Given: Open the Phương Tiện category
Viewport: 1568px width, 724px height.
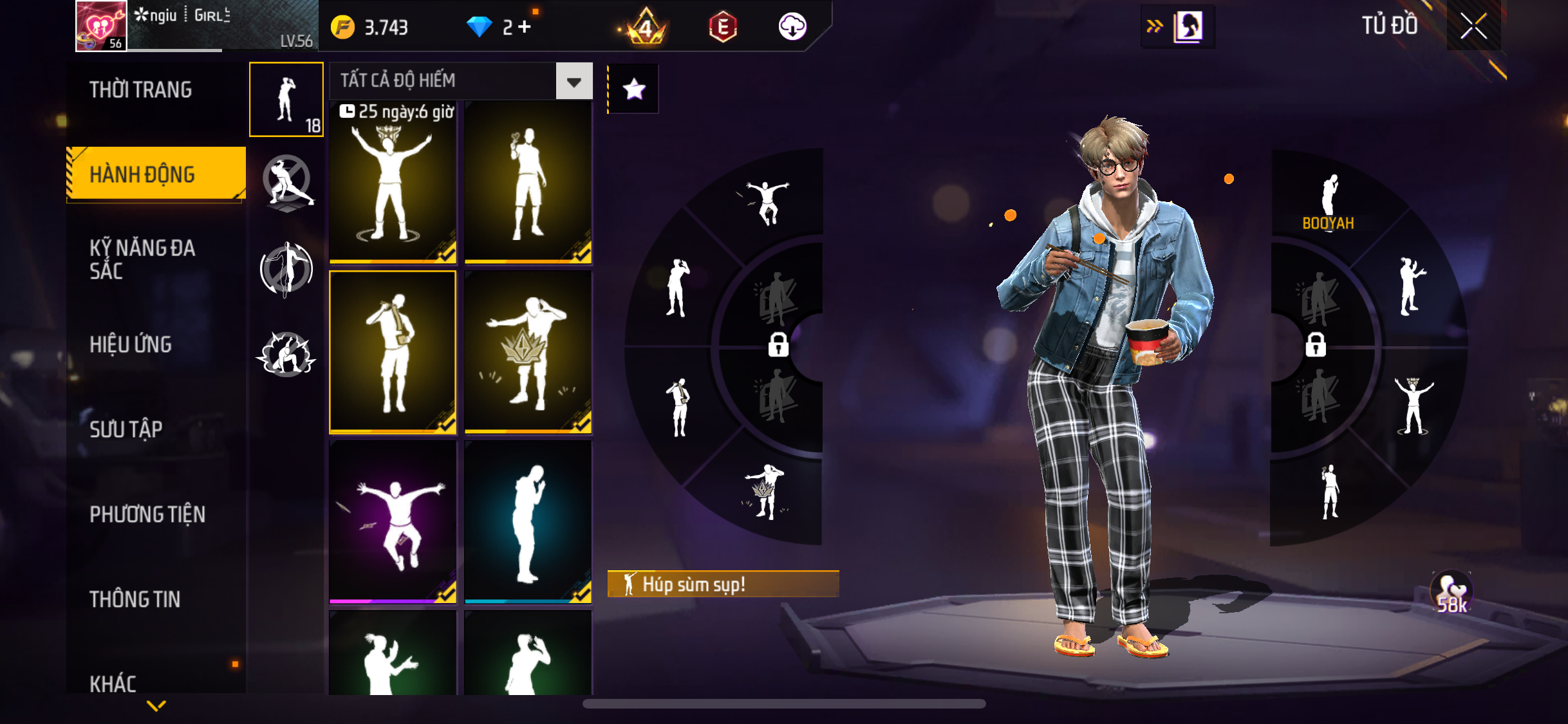Looking at the screenshot, I should coord(147,514).
